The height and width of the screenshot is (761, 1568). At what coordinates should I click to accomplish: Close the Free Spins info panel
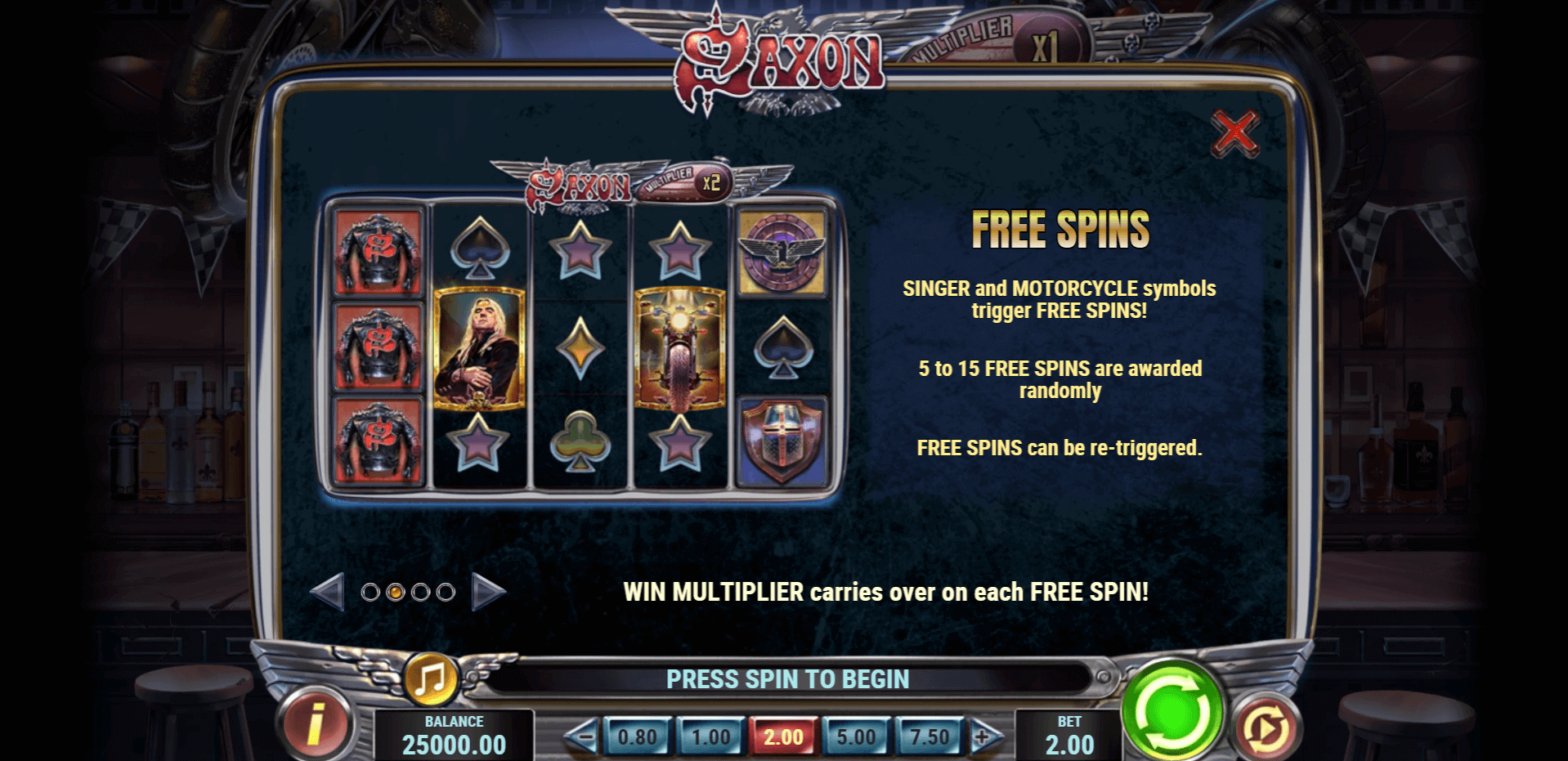point(1234,132)
